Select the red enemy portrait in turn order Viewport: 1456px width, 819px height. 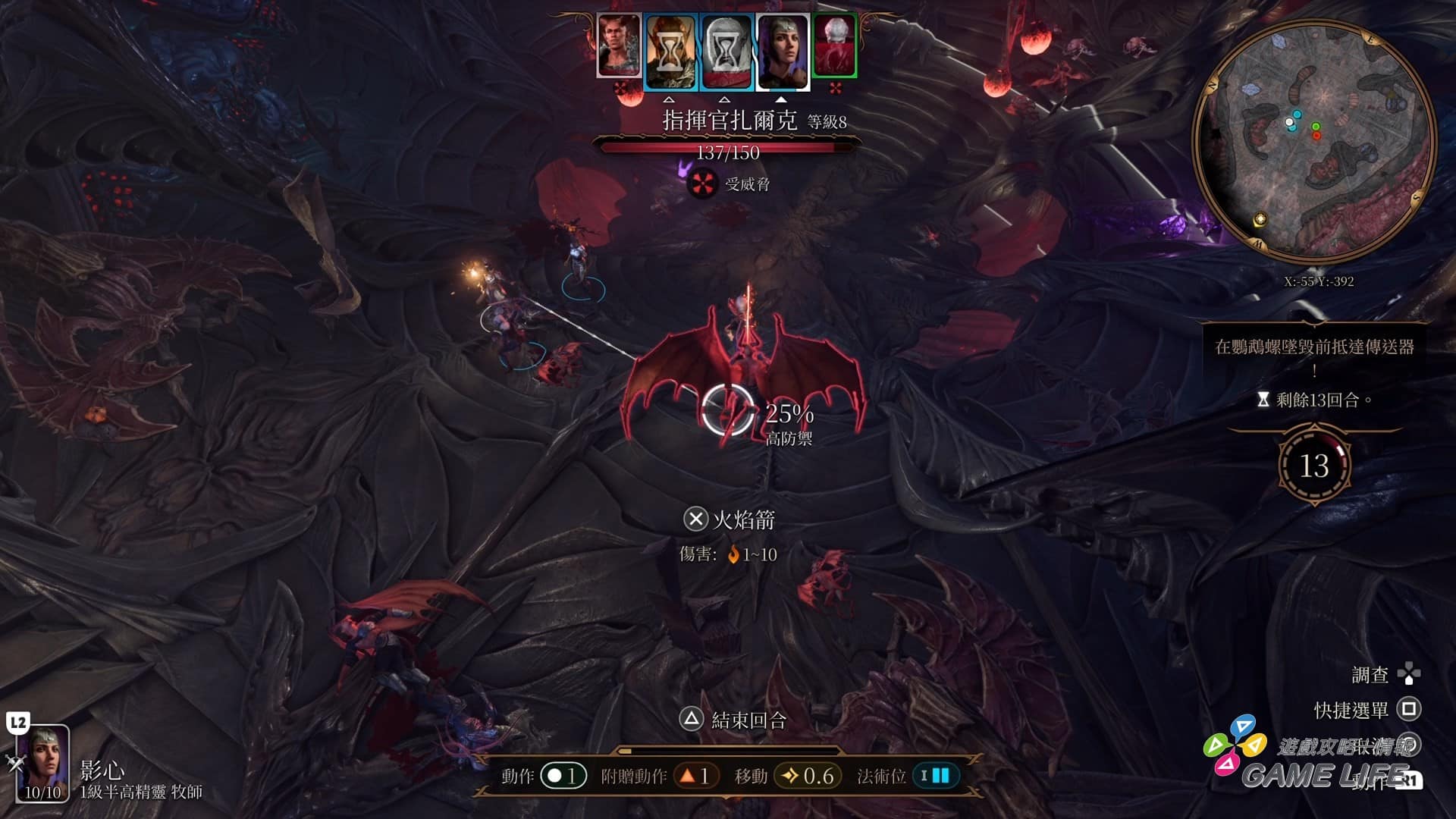pyautogui.click(x=834, y=45)
